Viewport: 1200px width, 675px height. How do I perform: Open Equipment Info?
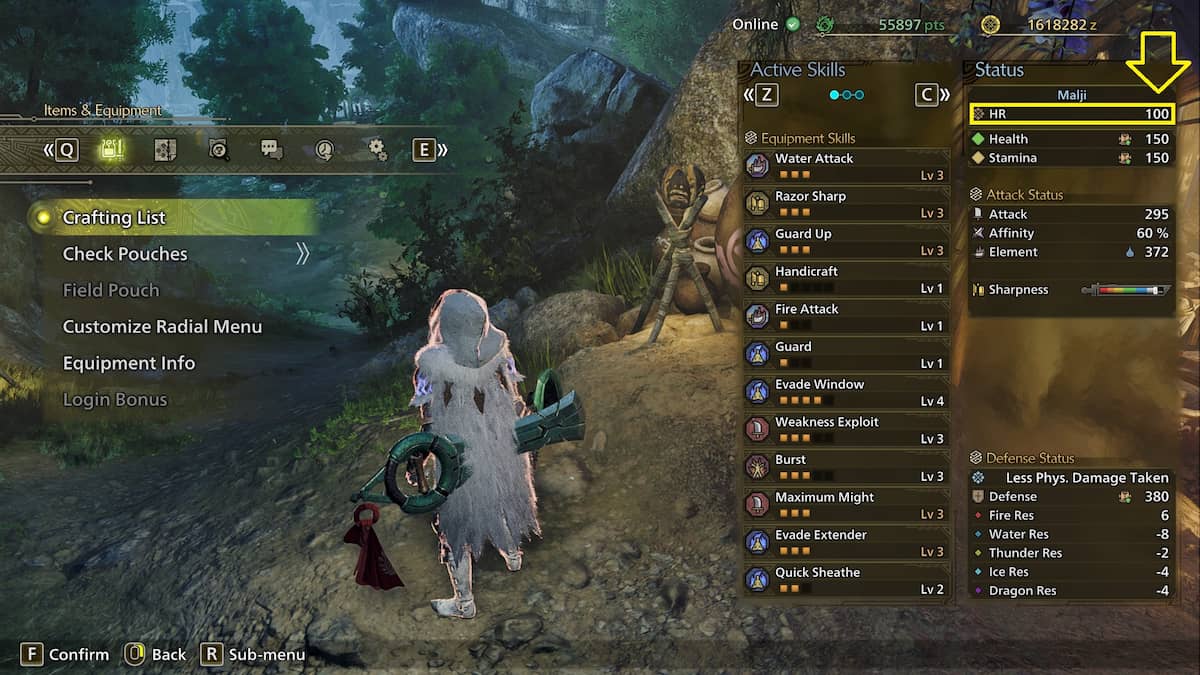(129, 363)
